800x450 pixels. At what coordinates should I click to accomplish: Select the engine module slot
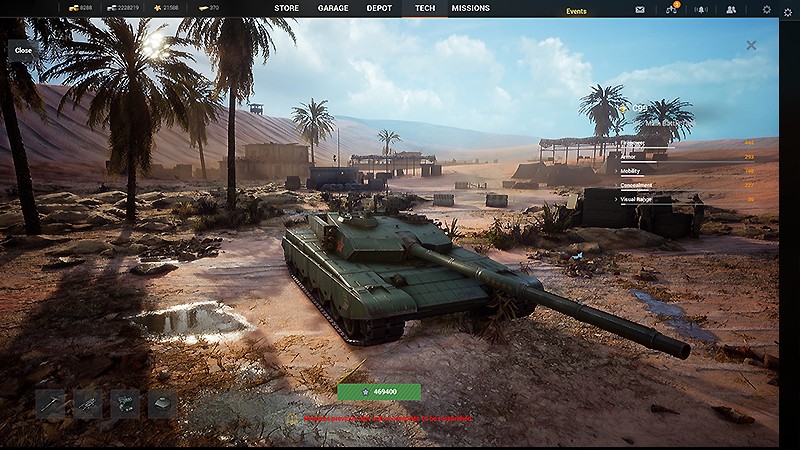tap(125, 403)
